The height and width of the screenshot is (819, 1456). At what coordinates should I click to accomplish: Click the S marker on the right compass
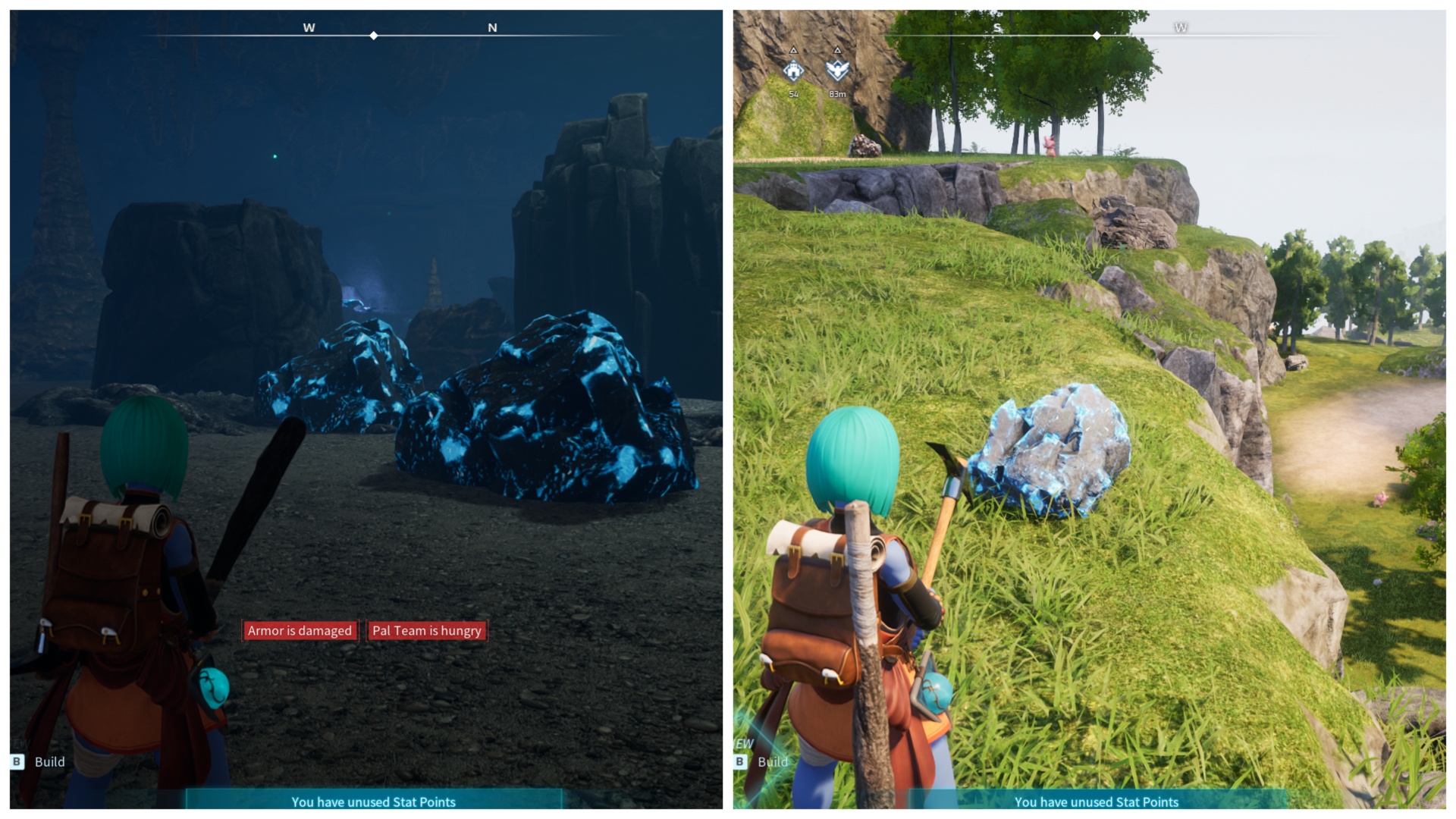point(997,28)
